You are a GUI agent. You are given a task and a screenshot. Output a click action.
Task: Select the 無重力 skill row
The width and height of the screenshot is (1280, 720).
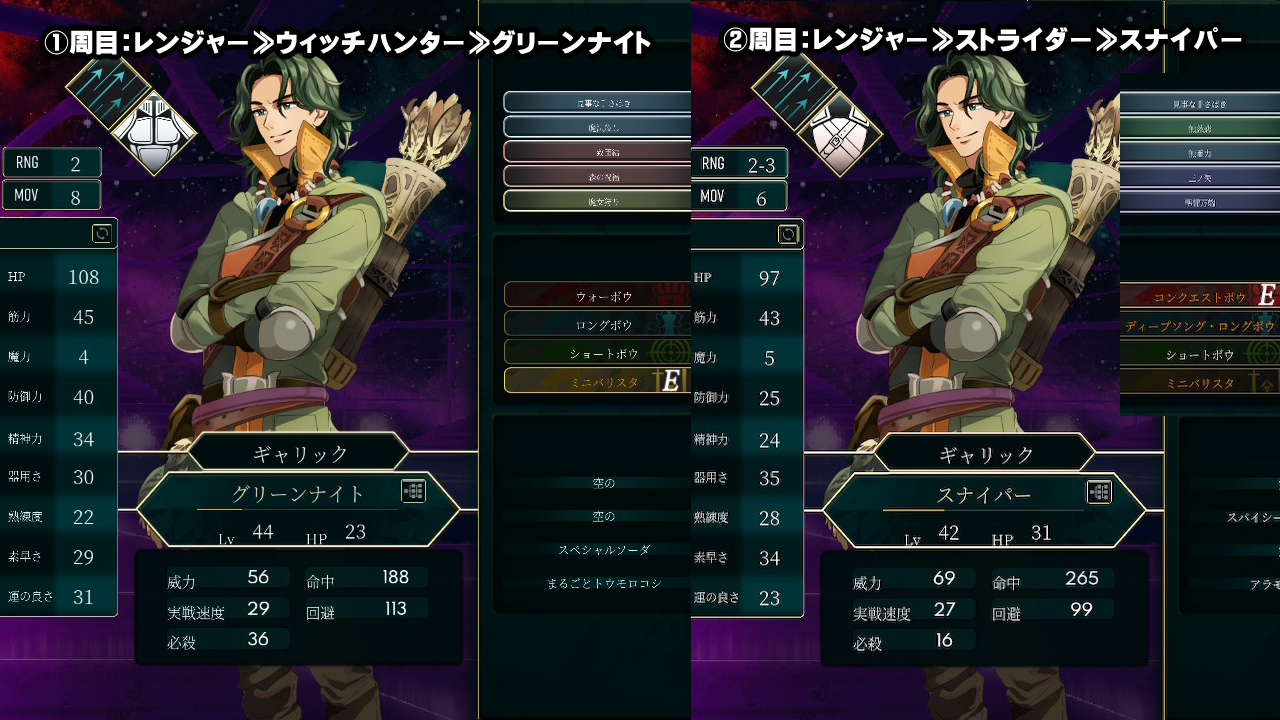pos(1199,153)
